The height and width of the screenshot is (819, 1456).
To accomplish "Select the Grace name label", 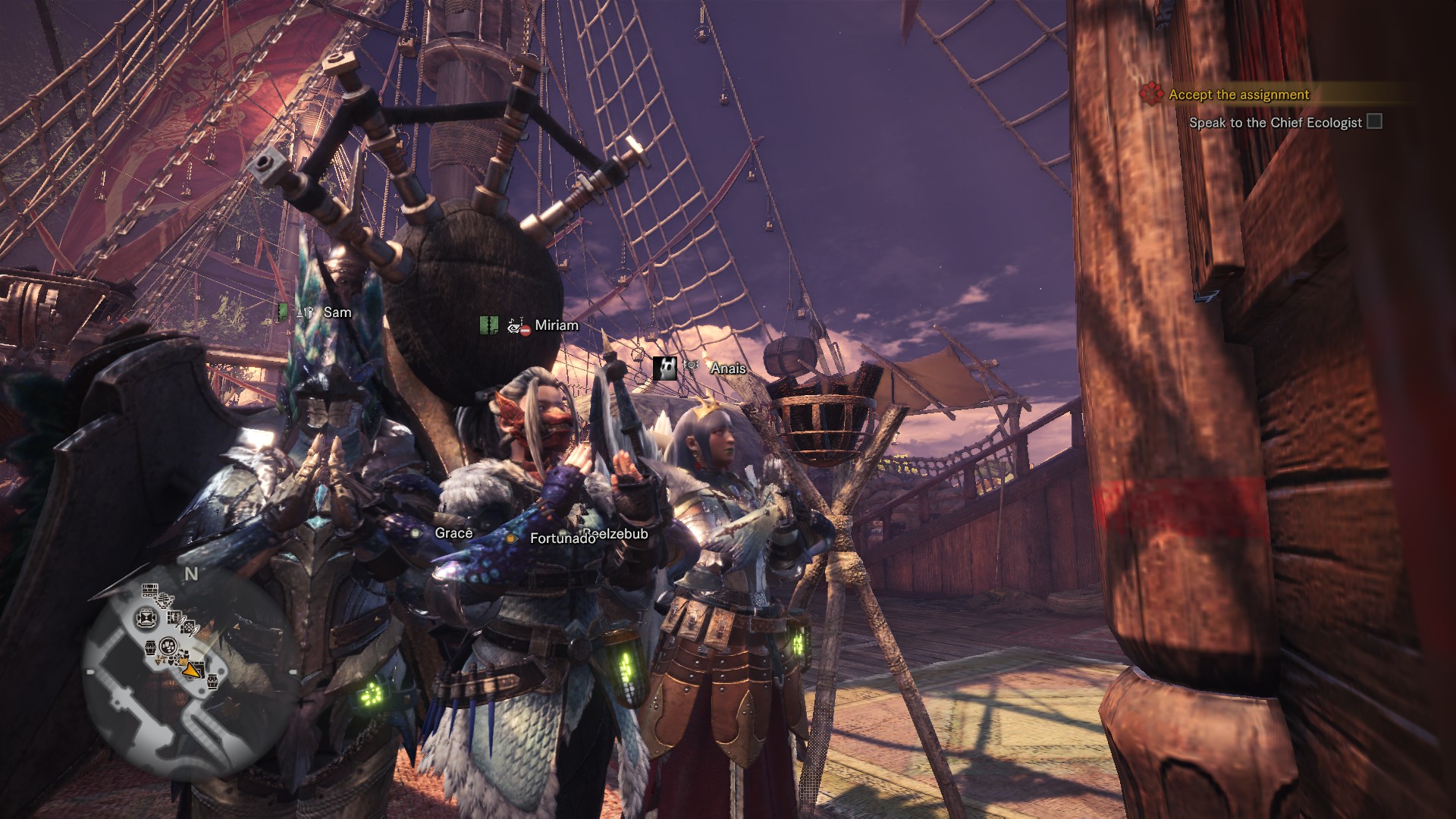I will [x=453, y=533].
